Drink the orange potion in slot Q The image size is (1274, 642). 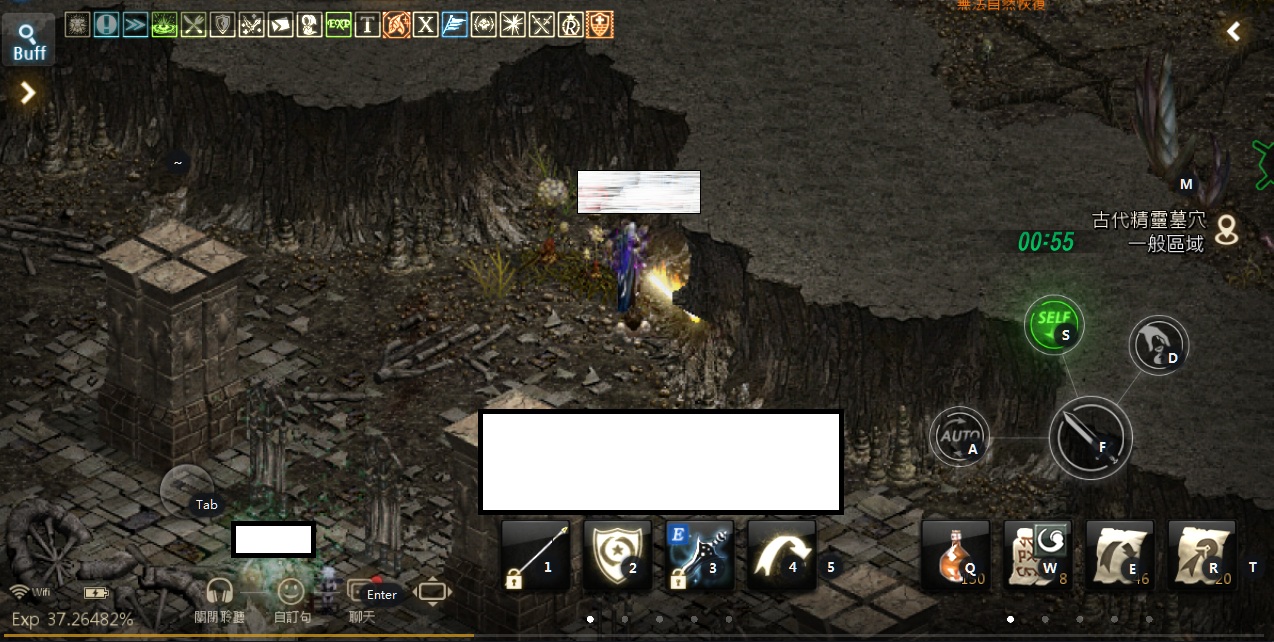tap(955, 555)
